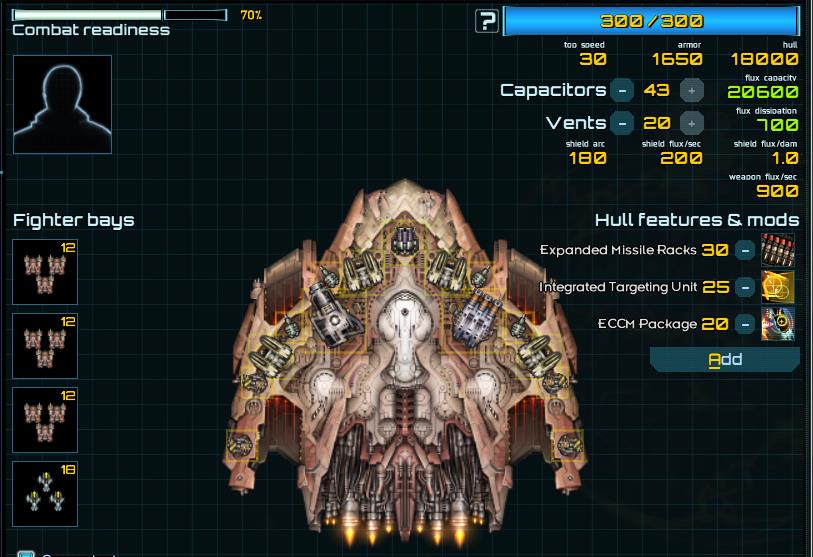Viewport: 813px width, 557px height.
Task: Remove the Expanded Missile Racks hull mod
Action: click(x=745, y=250)
